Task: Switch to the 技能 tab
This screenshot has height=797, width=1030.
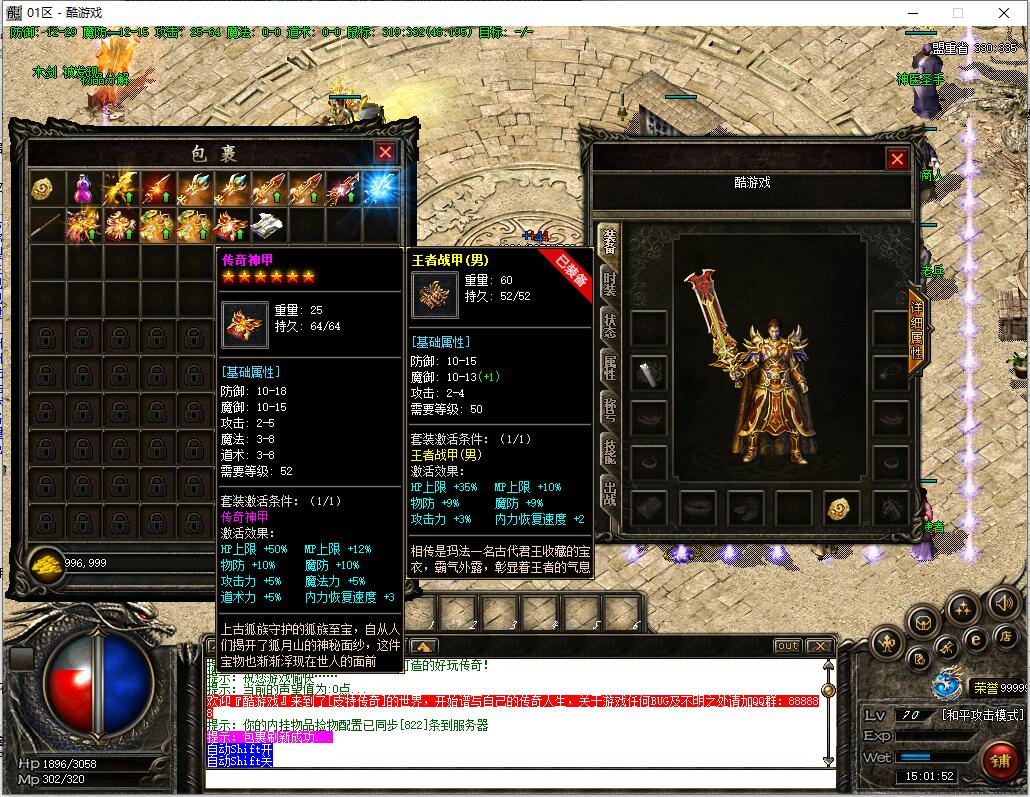Action: click(608, 451)
